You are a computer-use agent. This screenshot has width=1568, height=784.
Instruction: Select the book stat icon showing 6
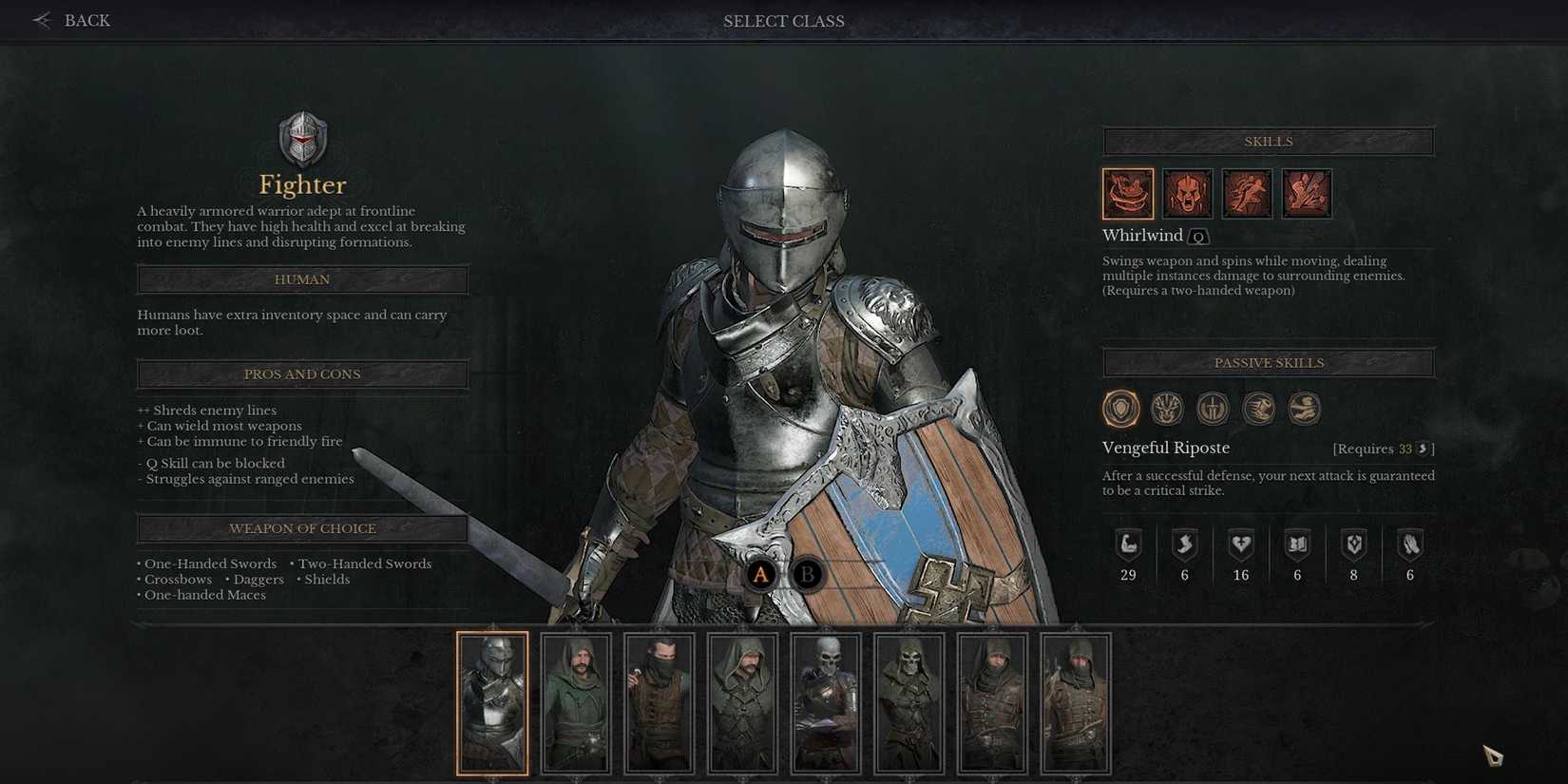pos(1297,555)
